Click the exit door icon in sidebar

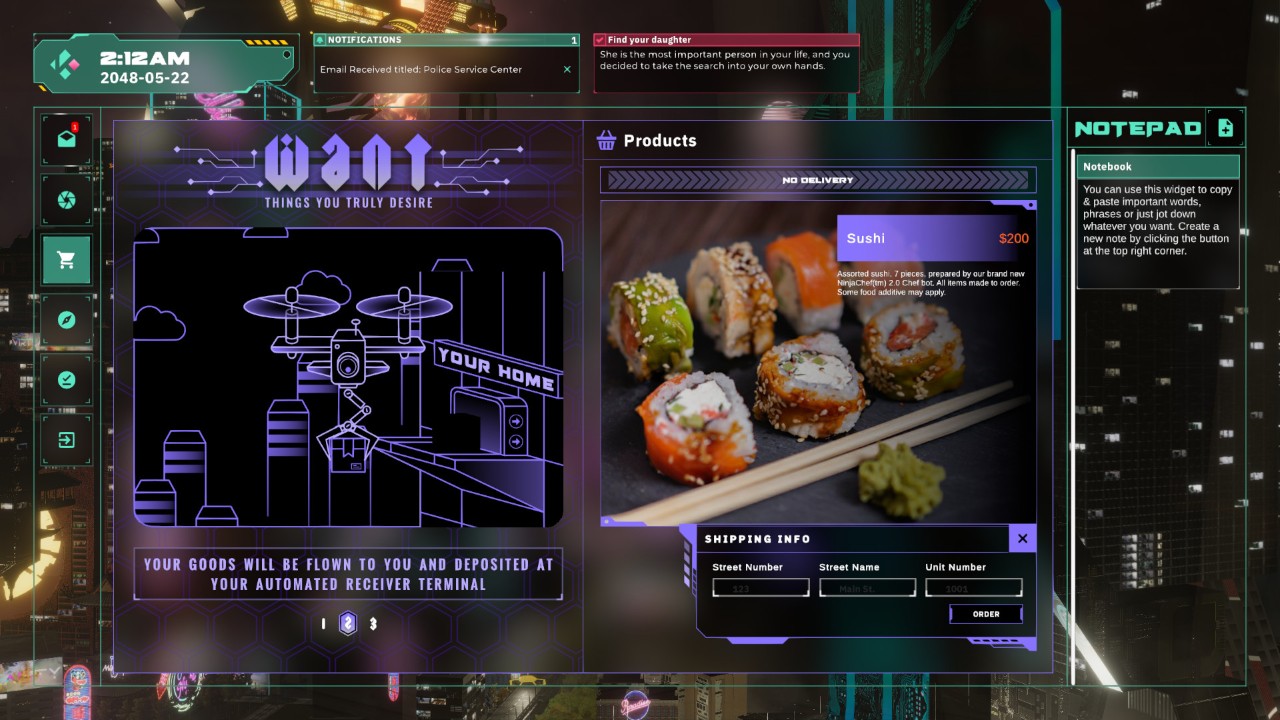click(x=67, y=440)
